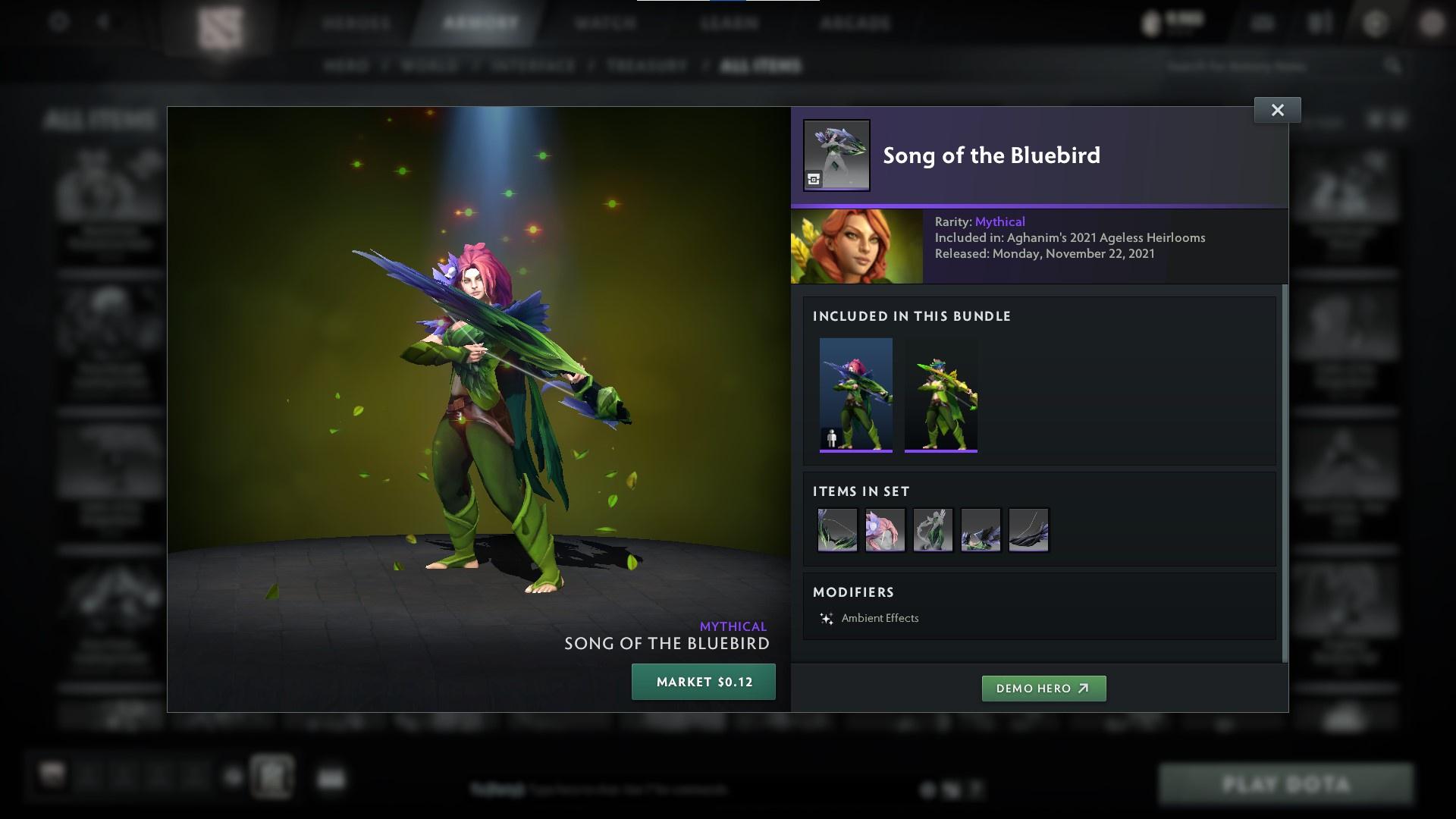Click the Dota 2 logo in the top bar
Image resolution: width=1456 pixels, height=819 pixels.
pos(220,23)
